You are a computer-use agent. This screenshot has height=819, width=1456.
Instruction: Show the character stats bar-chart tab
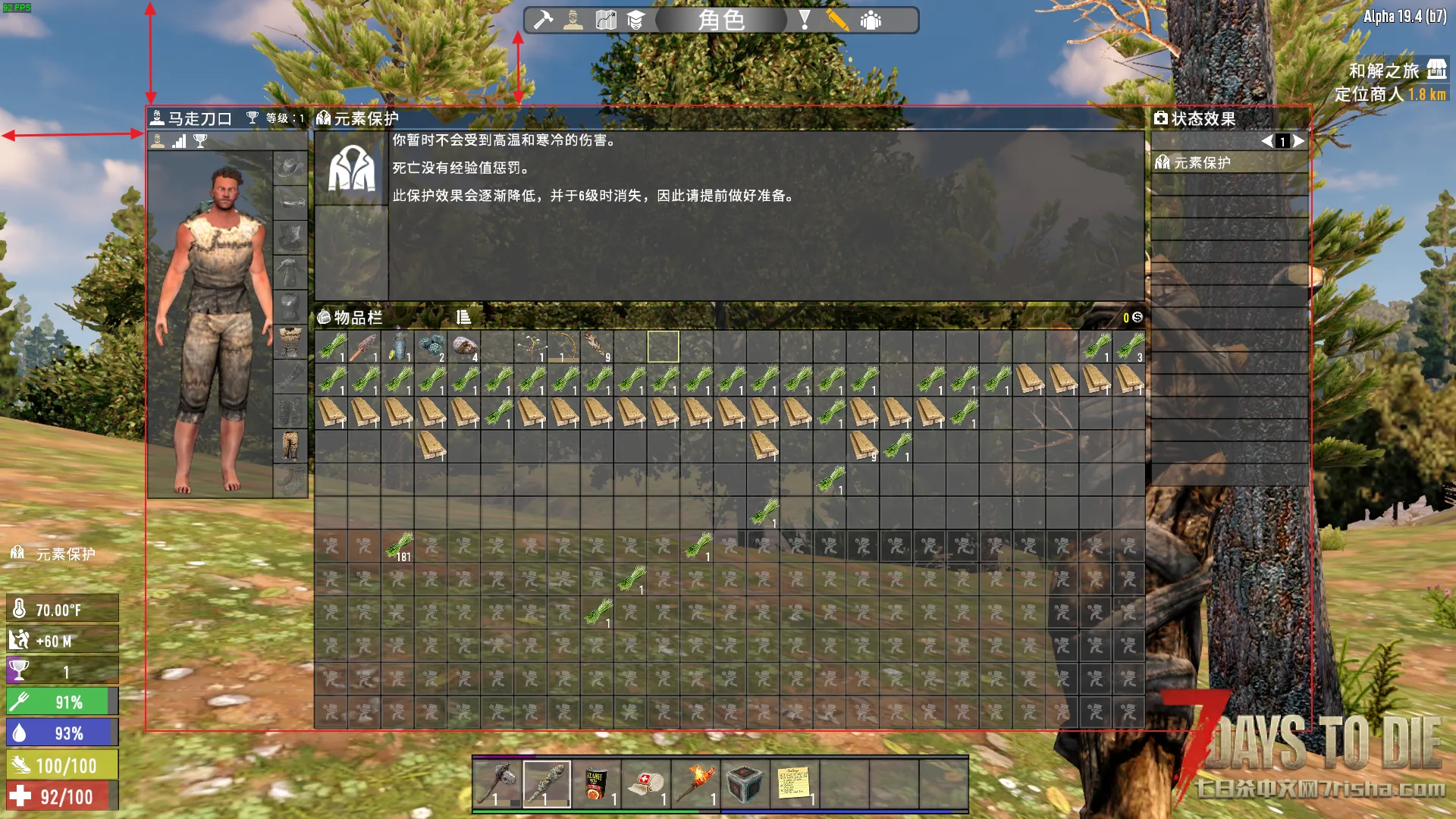179,141
